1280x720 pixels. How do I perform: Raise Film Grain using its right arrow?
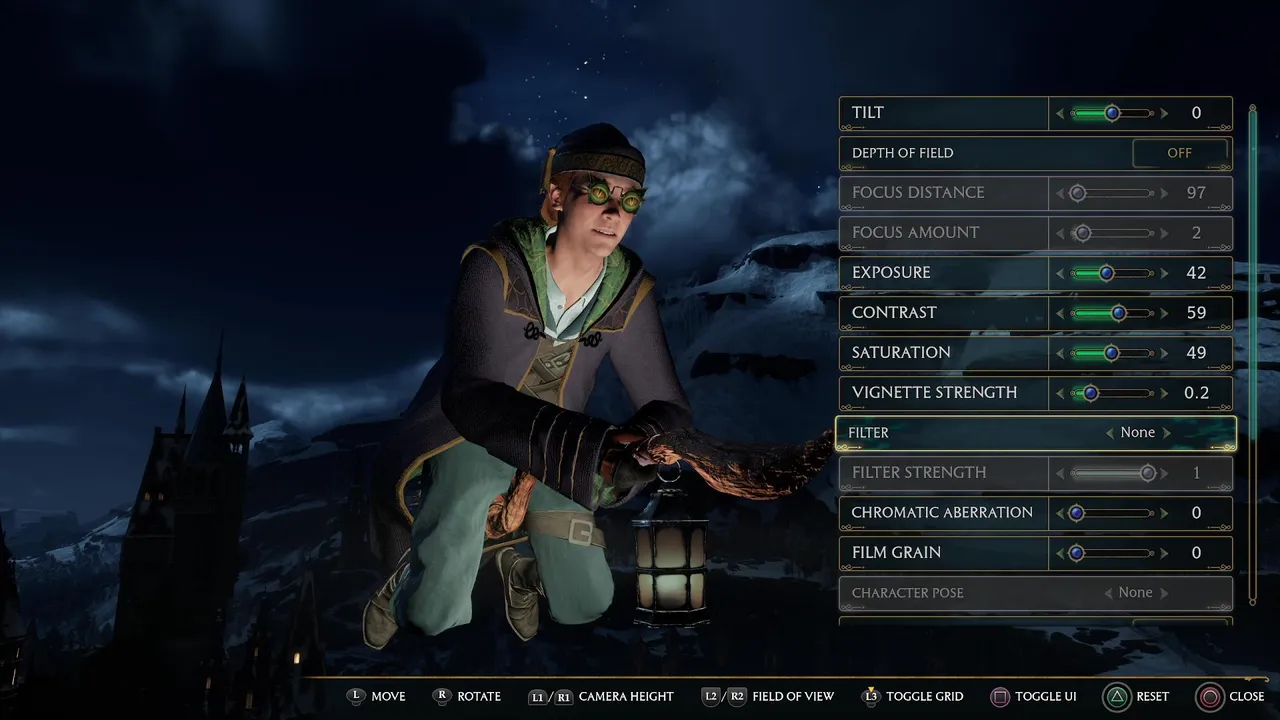pos(1164,553)
